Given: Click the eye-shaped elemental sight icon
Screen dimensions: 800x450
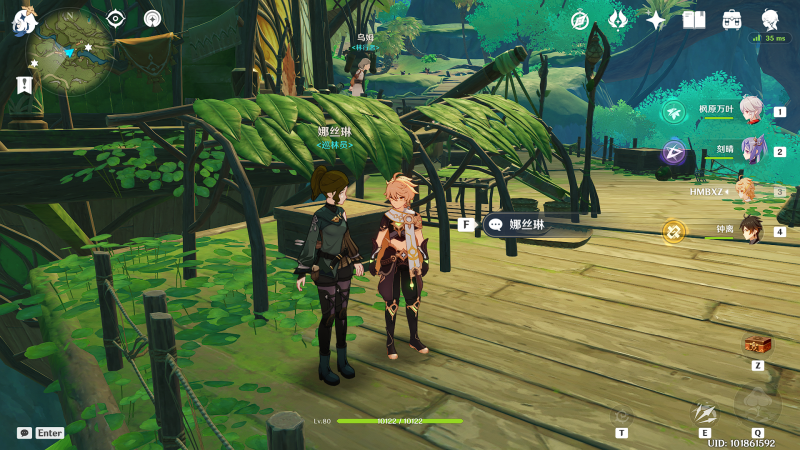Looking at the screenshot, I should (x=116, y=18).
